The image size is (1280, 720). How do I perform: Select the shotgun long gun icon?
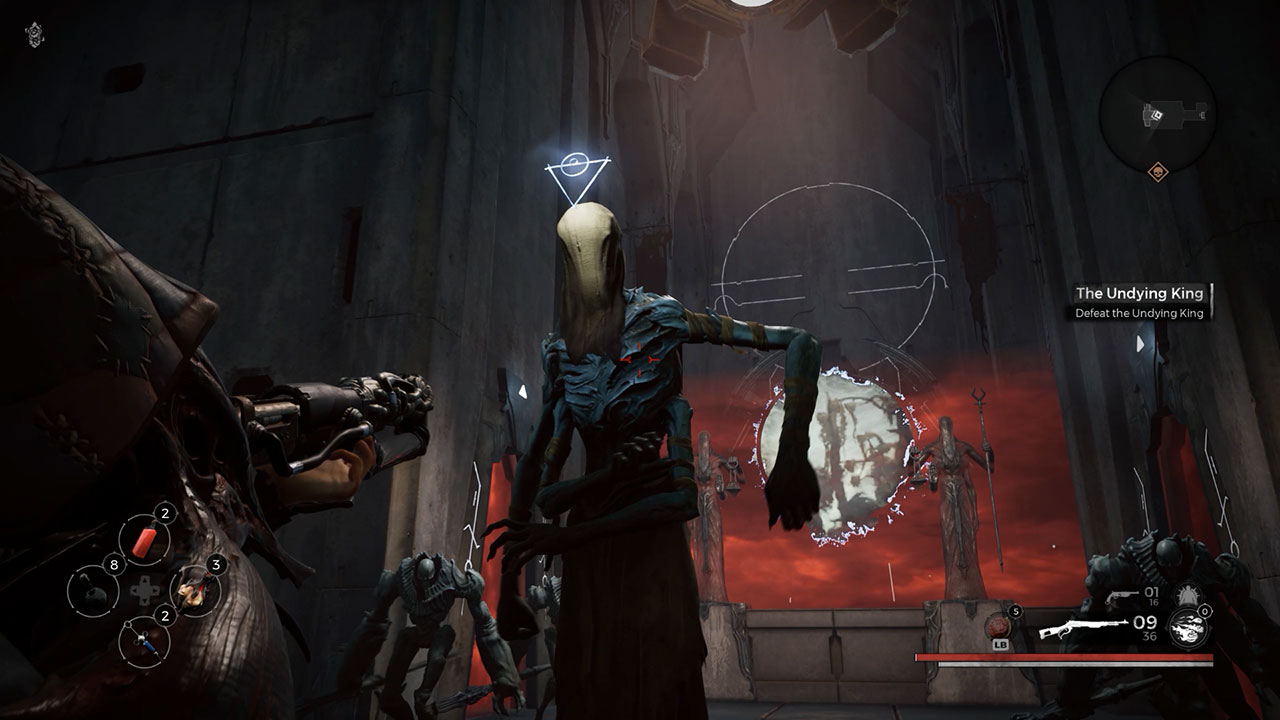click(x=1082, y=630)
